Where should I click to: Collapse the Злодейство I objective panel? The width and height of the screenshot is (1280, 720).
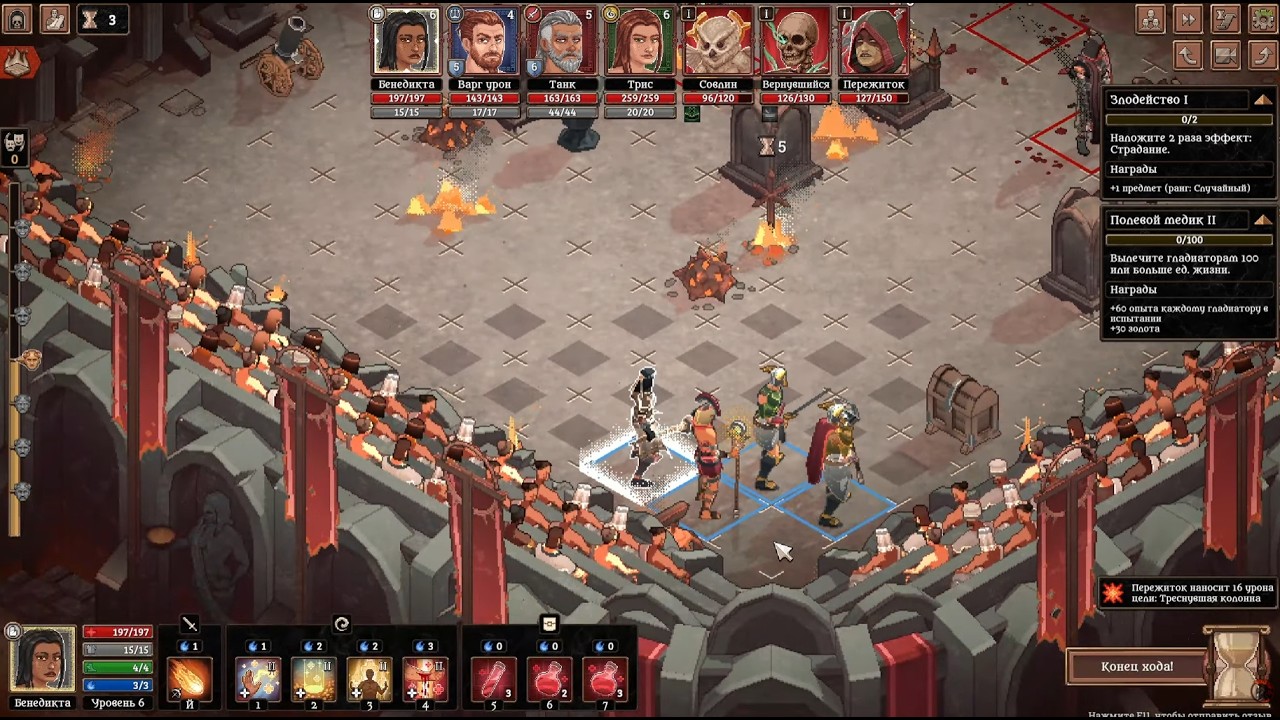pyautogui.click(x=1263, y=100)
